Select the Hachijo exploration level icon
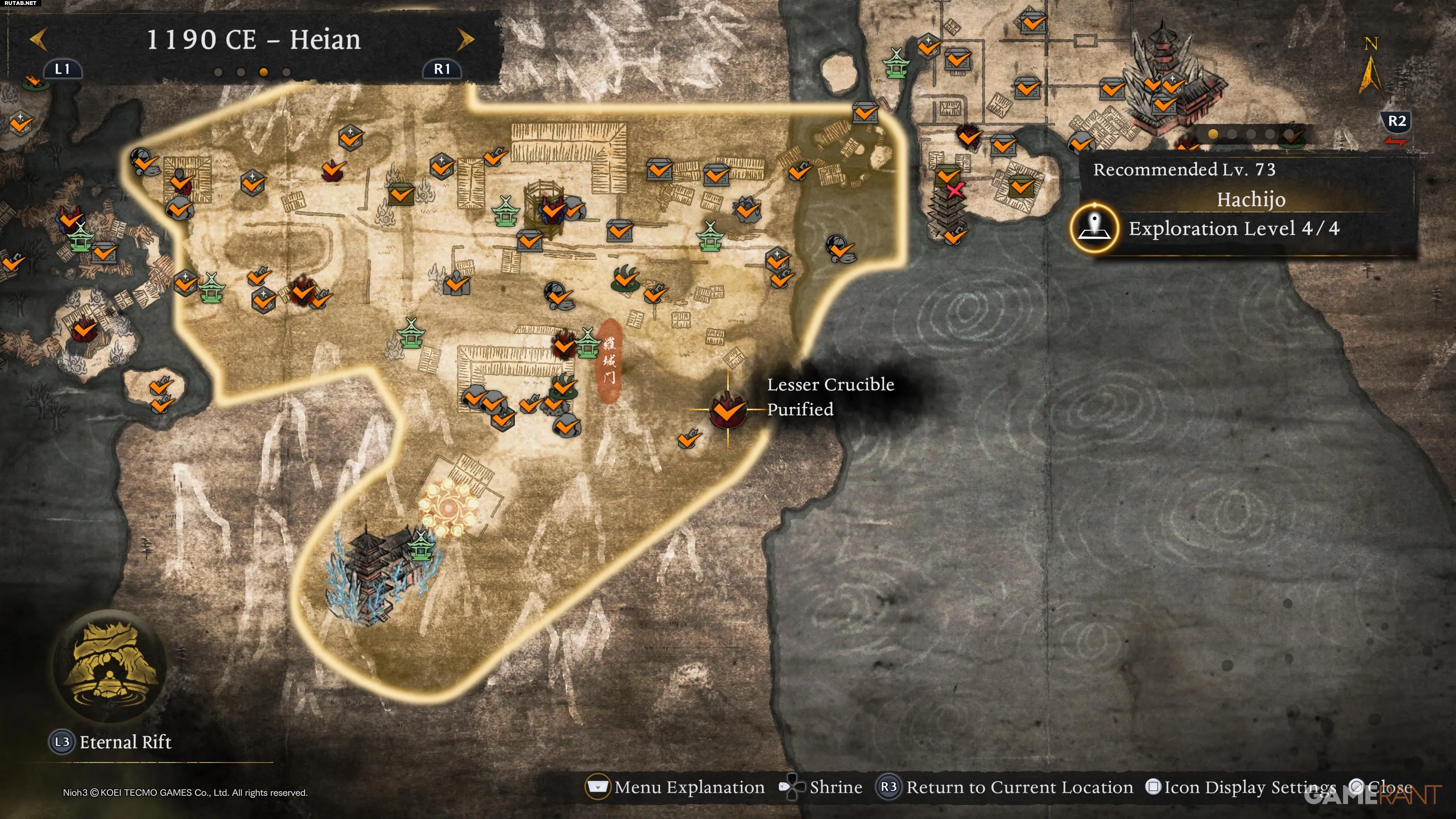 pyautogui.click(x=1094, y=228)
